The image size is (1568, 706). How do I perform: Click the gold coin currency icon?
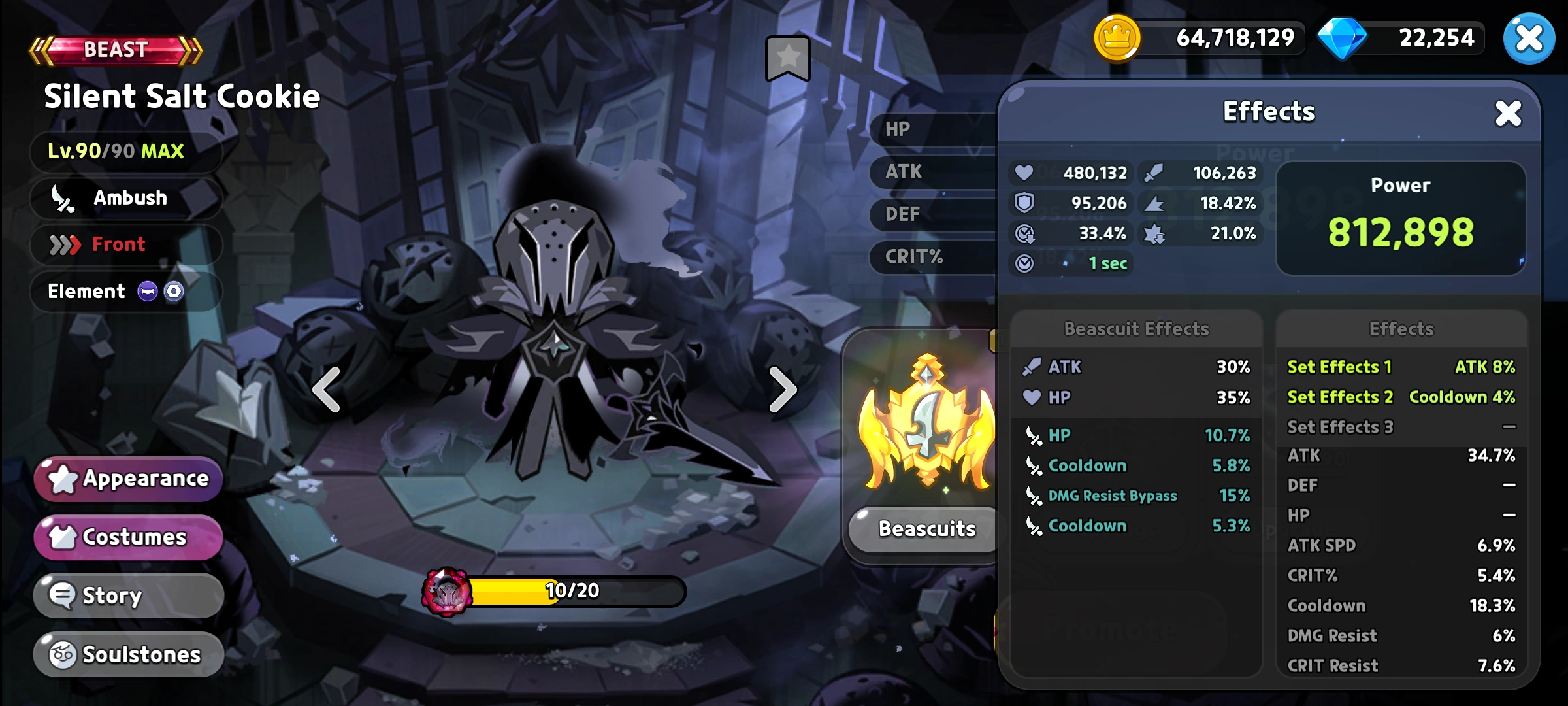pos(1119,37)
